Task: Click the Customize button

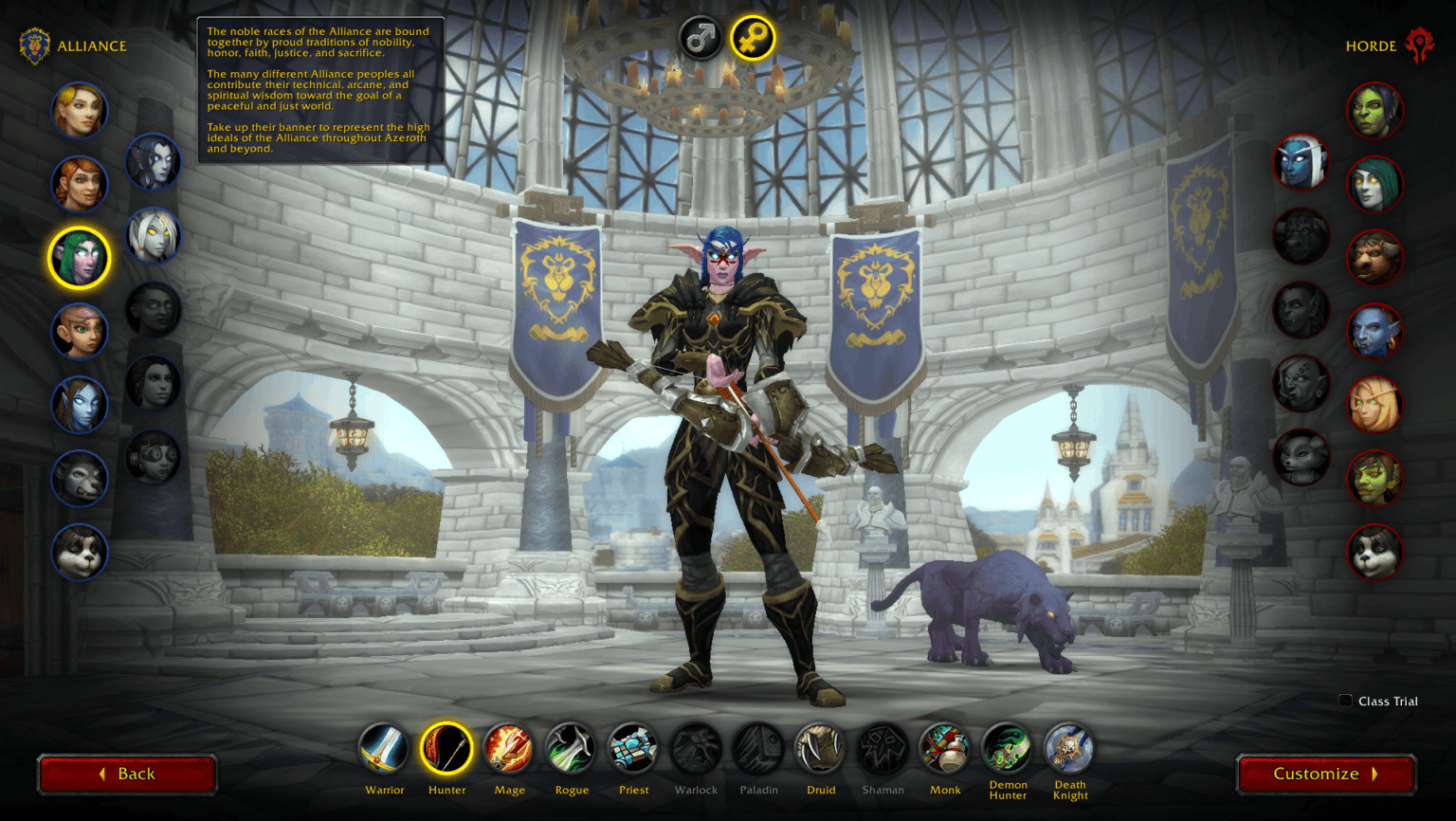Action: pyautogui.click(x=1324, y=773)
